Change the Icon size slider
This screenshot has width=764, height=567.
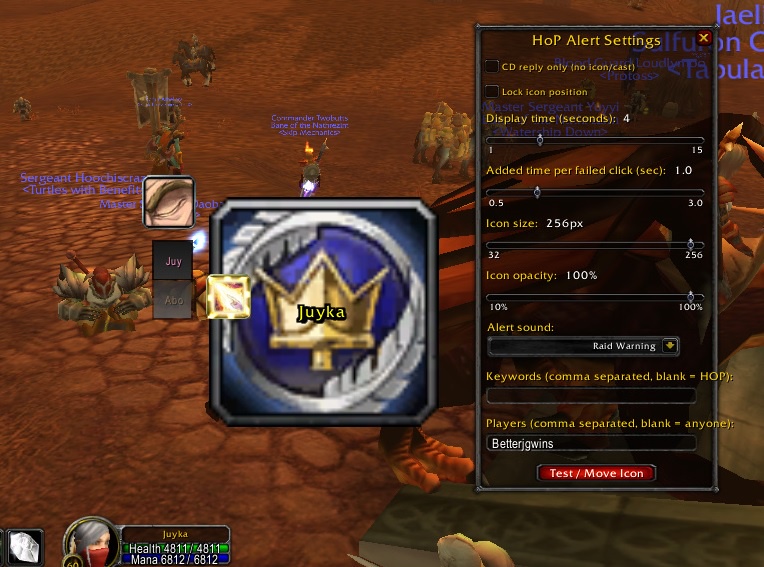coord(690,244)
